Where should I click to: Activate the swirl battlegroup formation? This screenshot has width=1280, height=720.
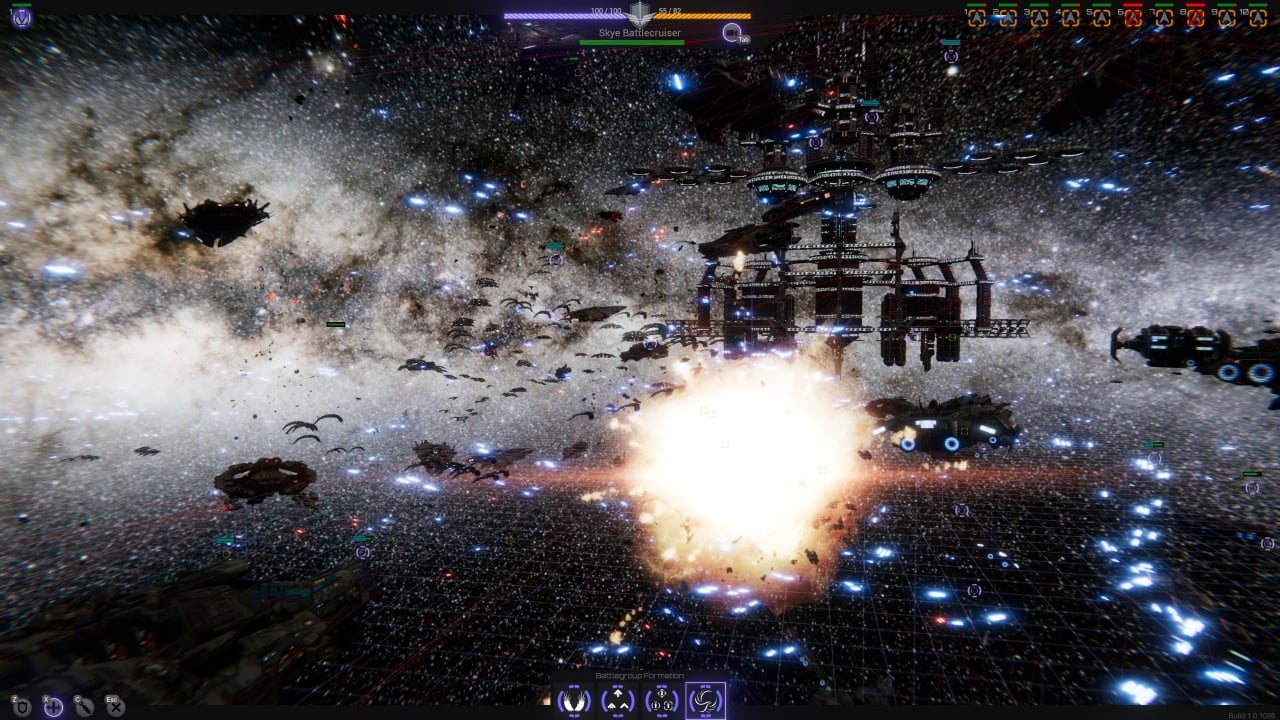pyautogui.click(x=706, y=700)
